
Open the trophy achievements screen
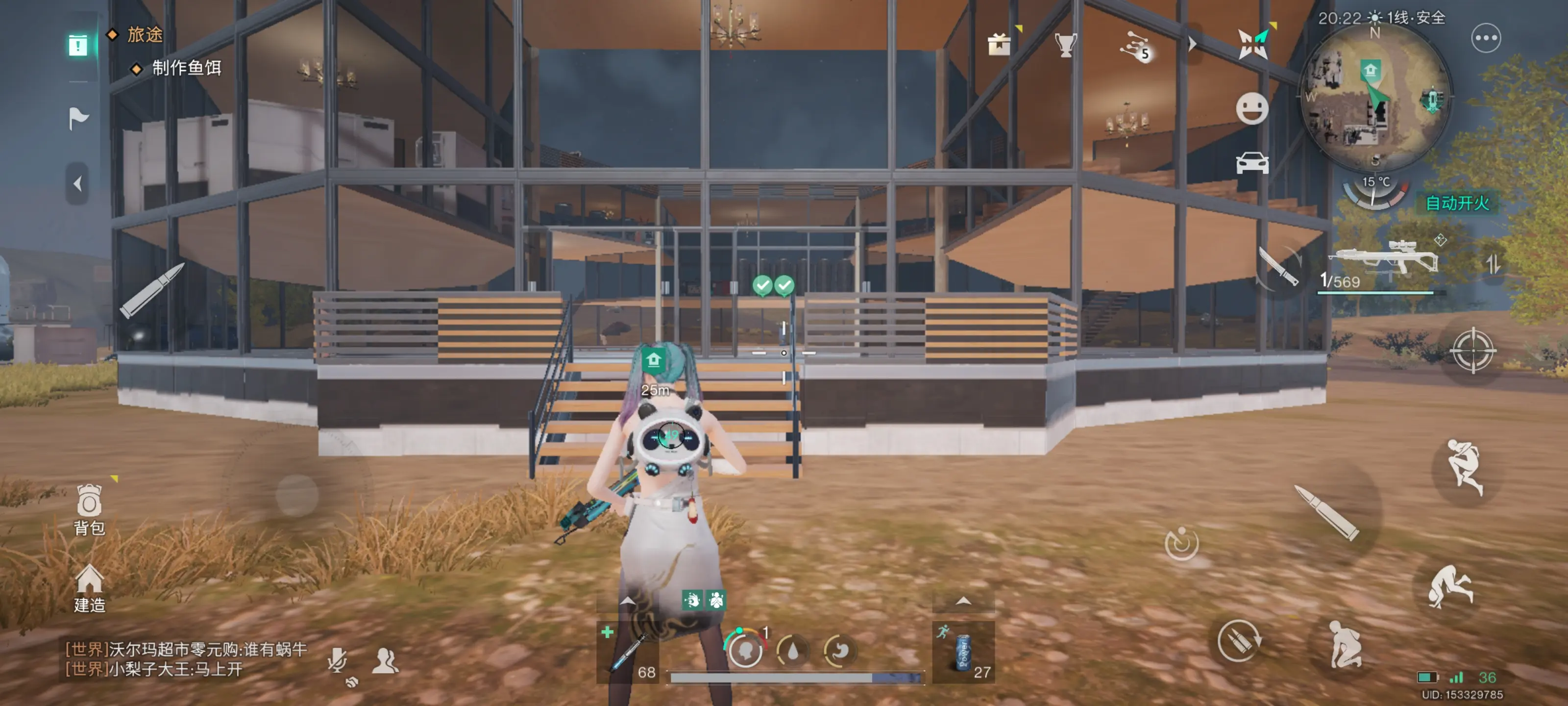[1065, 44]
